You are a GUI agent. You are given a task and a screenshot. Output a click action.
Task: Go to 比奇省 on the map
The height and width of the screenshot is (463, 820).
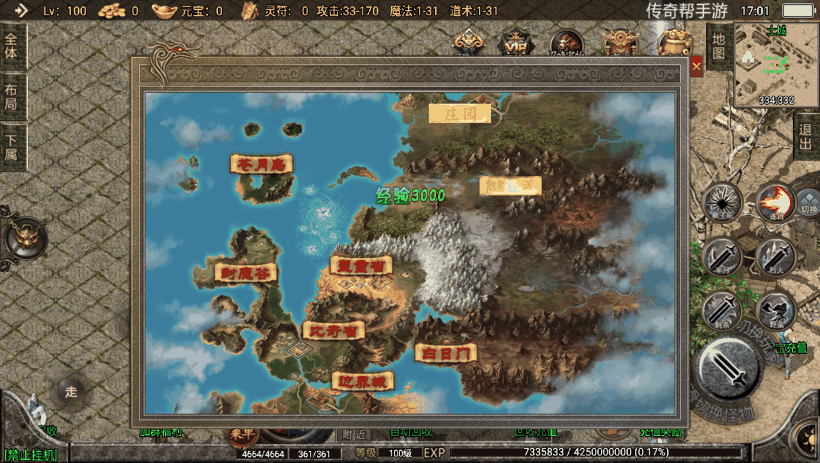(333, 330)
